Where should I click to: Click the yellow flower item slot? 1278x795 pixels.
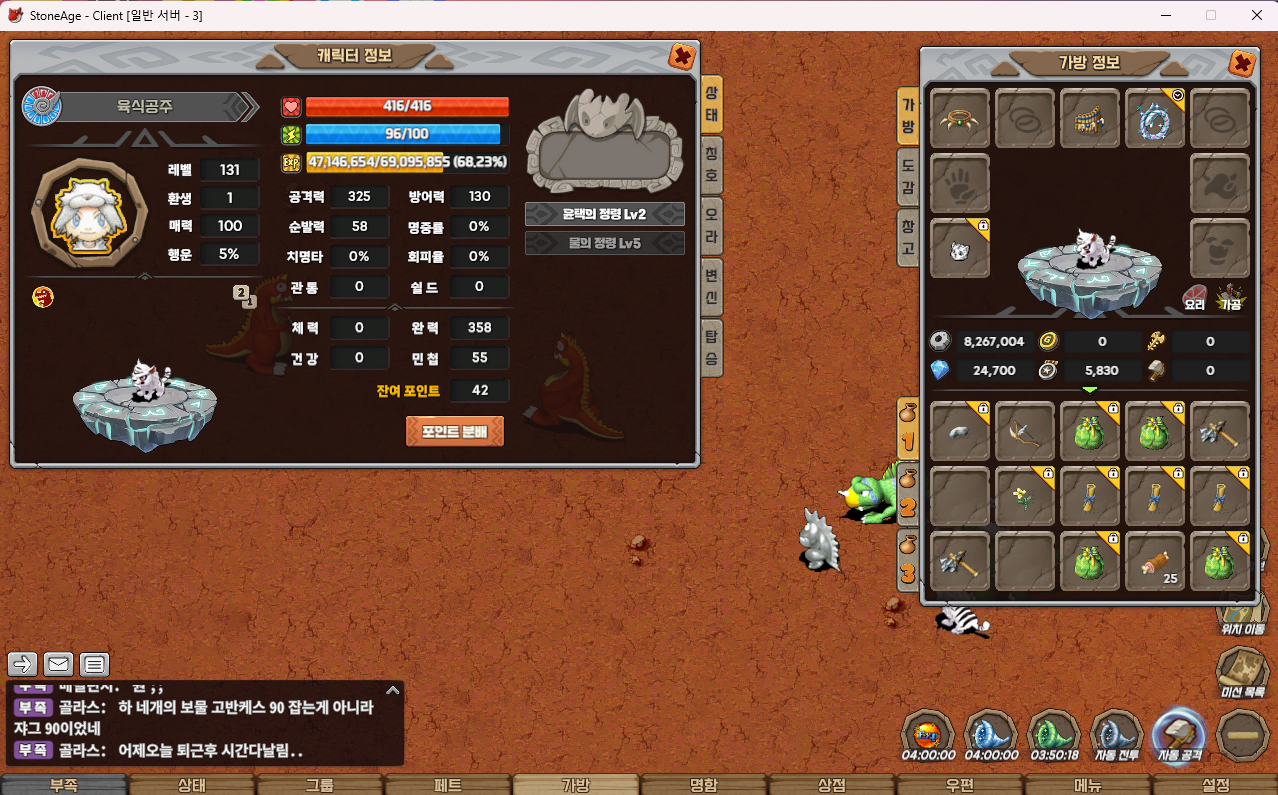(x=1025, y=496)
